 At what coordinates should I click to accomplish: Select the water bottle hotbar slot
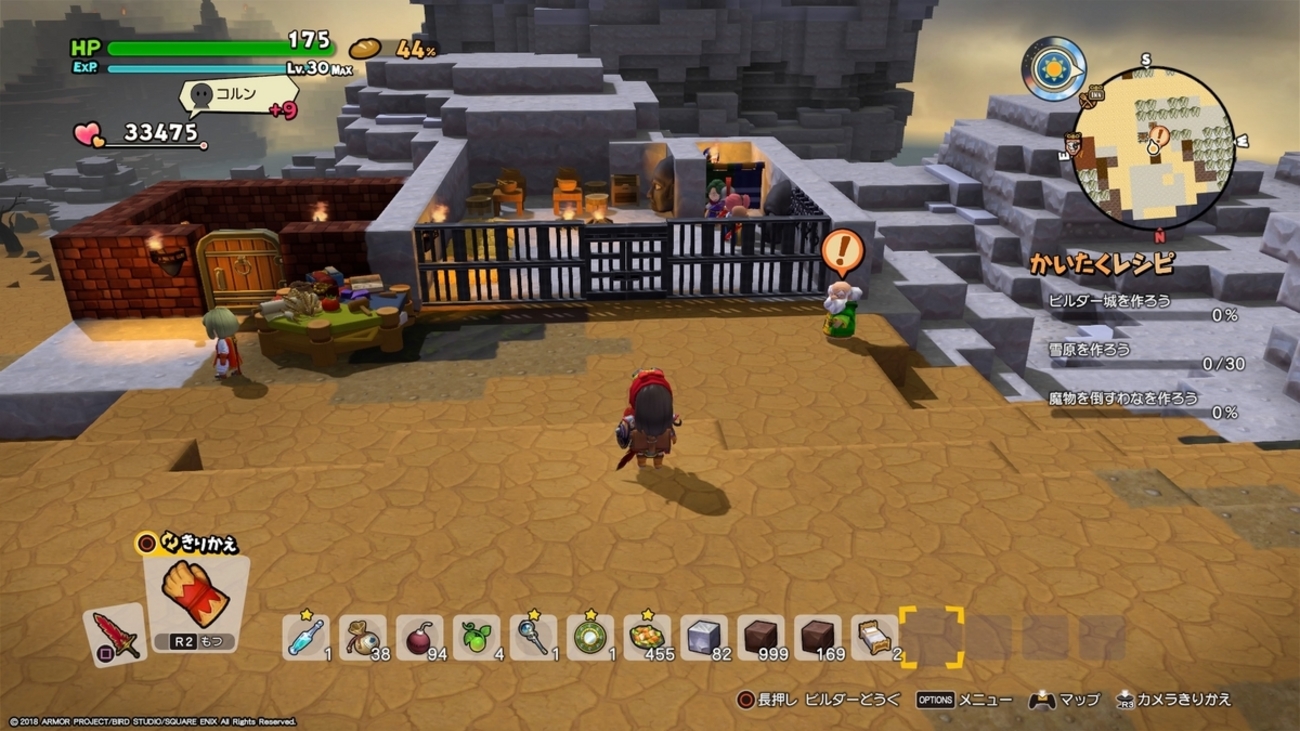(306, 637)
